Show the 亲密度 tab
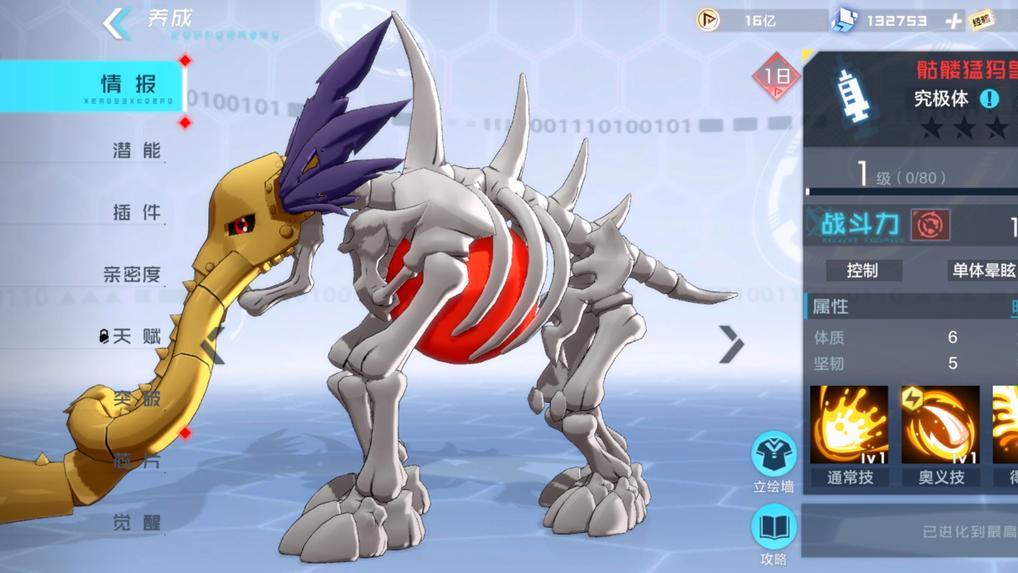The height and width of the screenshot is (573, 1018). (x=131, y=274)
